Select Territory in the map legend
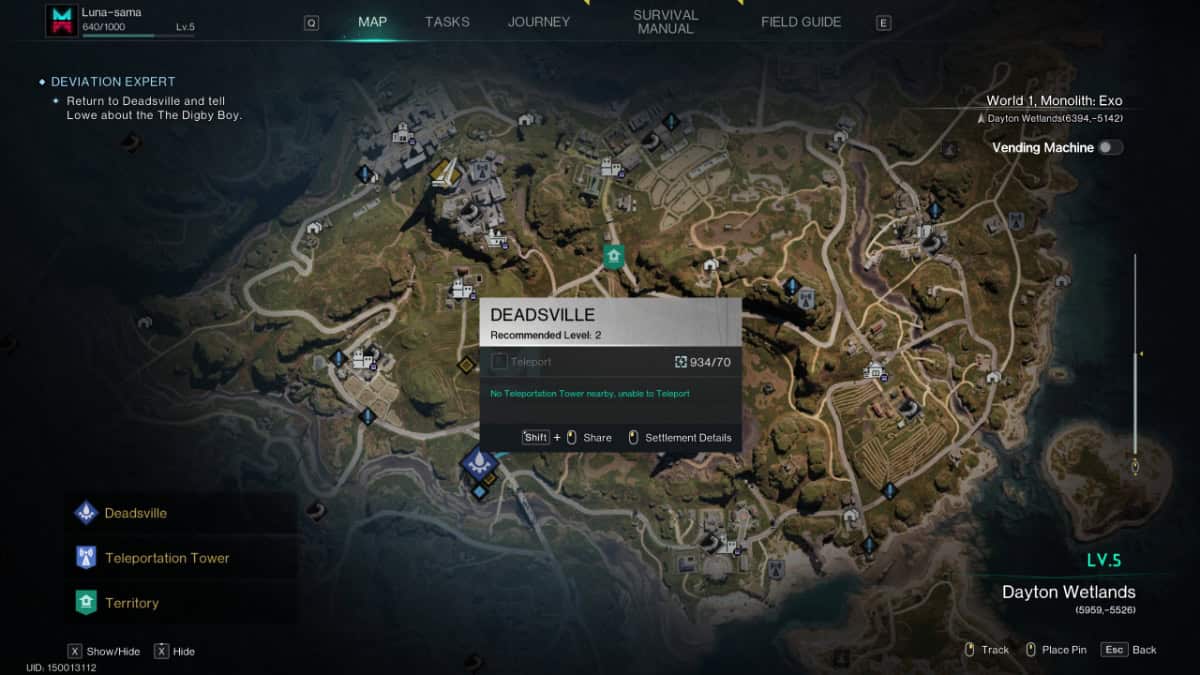 tap(131, 603)
